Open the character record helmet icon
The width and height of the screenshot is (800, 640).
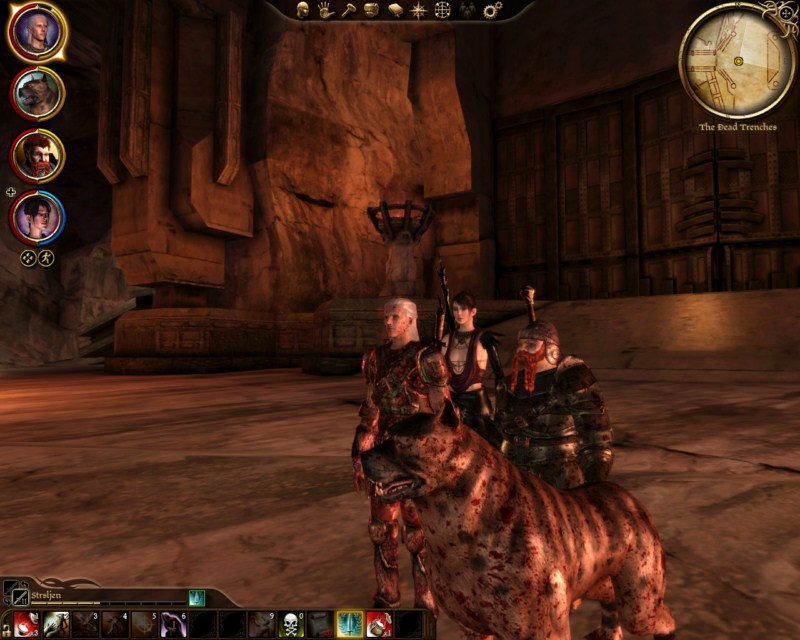[302, 10]
